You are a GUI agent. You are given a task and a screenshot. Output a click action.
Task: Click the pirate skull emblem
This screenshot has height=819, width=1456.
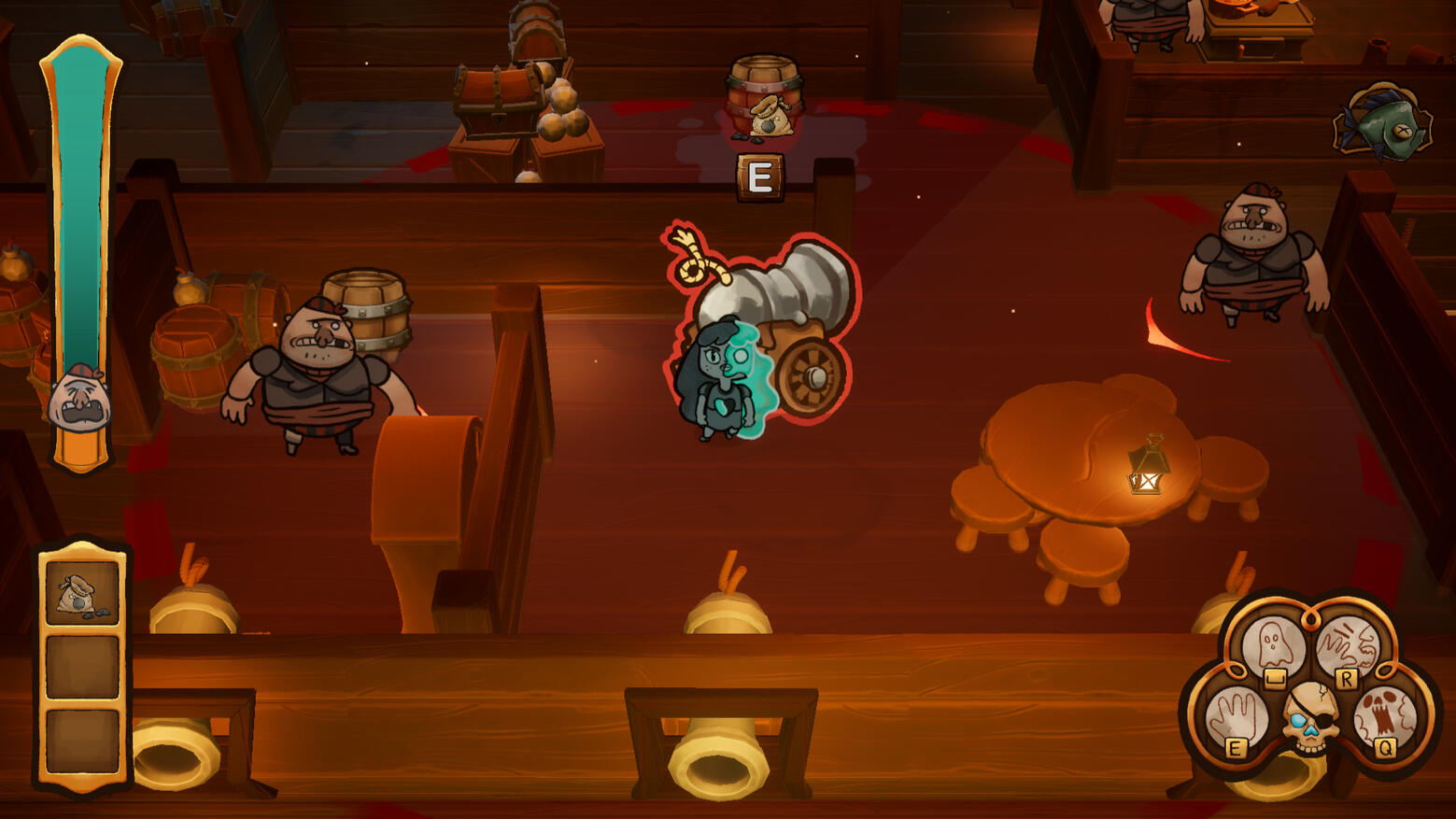coord(1309,716)
